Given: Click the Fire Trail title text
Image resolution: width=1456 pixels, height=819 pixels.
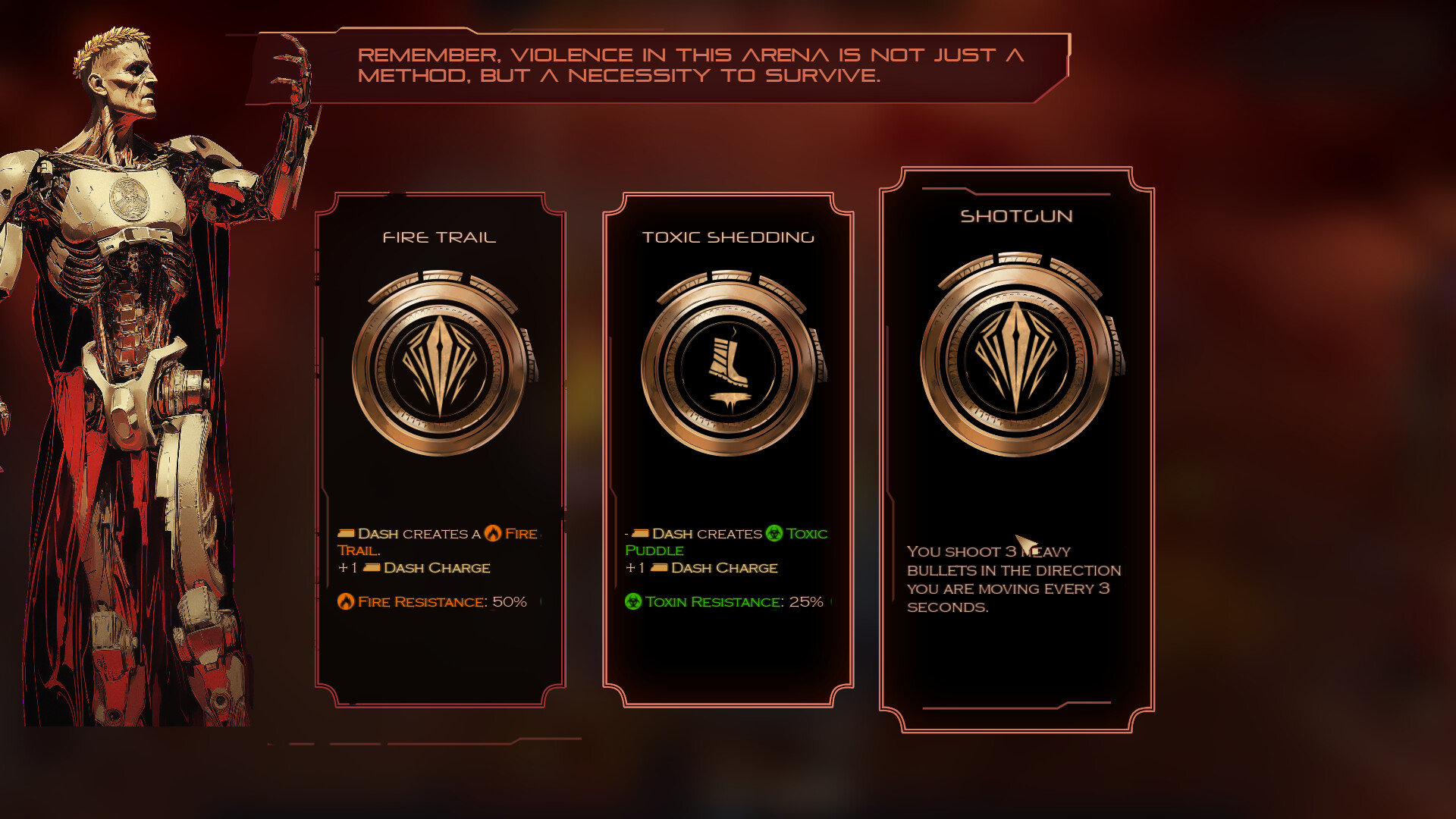Looking at the screenshot, I should coord(440,237).
